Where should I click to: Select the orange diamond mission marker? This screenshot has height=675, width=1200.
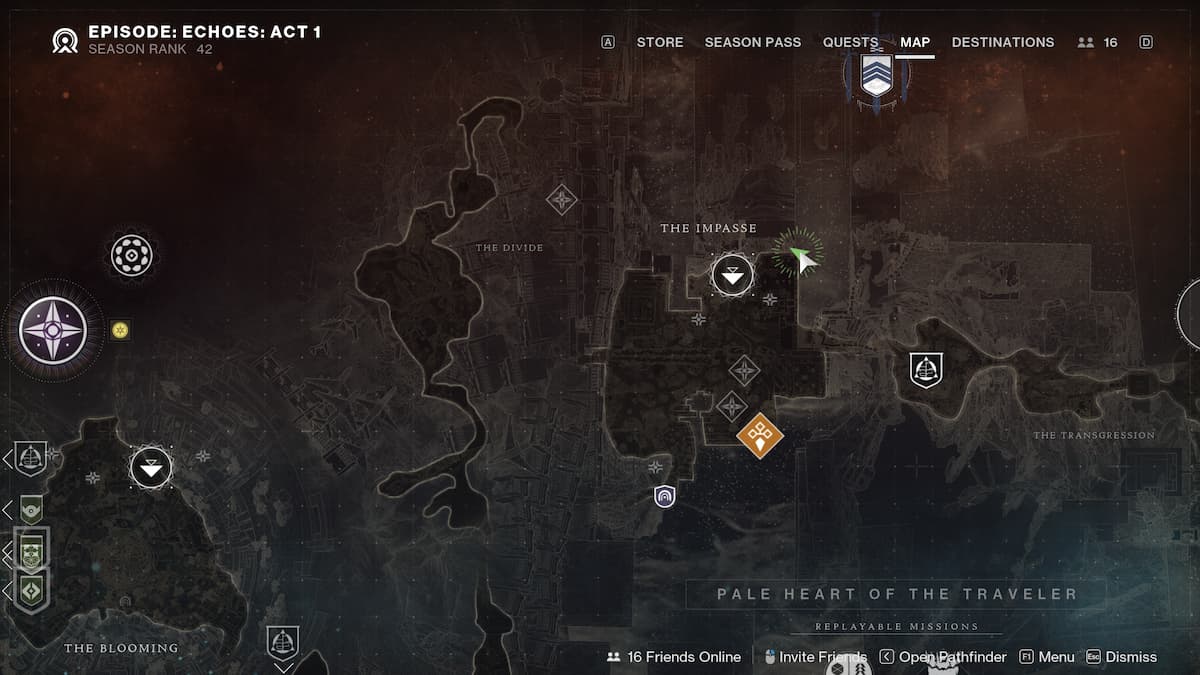[x=760, y=435]
